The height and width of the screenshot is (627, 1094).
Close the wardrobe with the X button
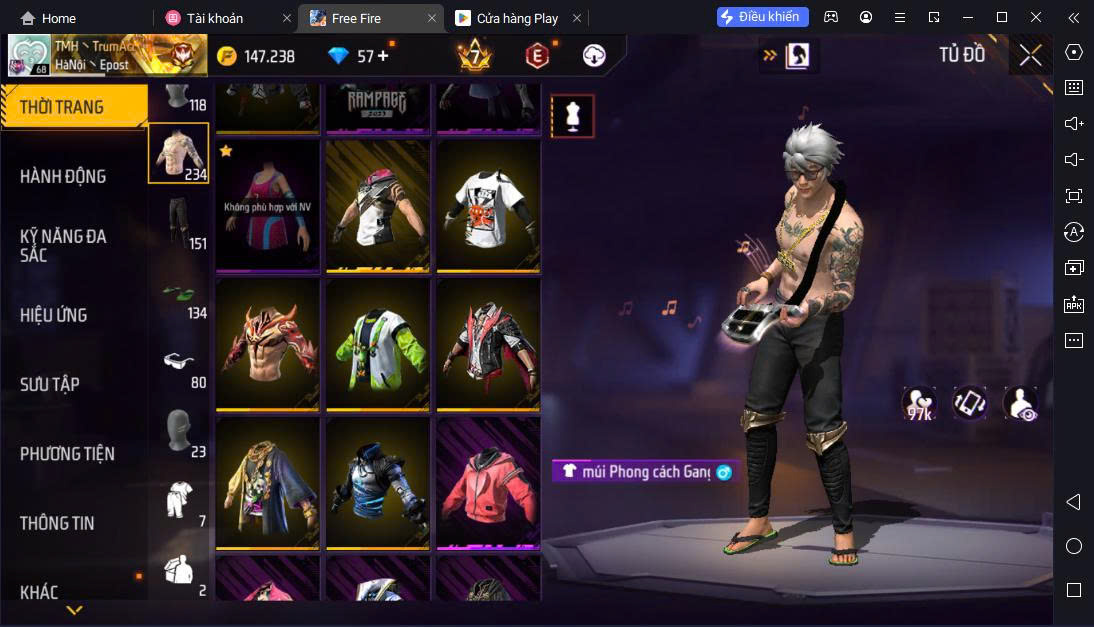[x=1030, y=56]
